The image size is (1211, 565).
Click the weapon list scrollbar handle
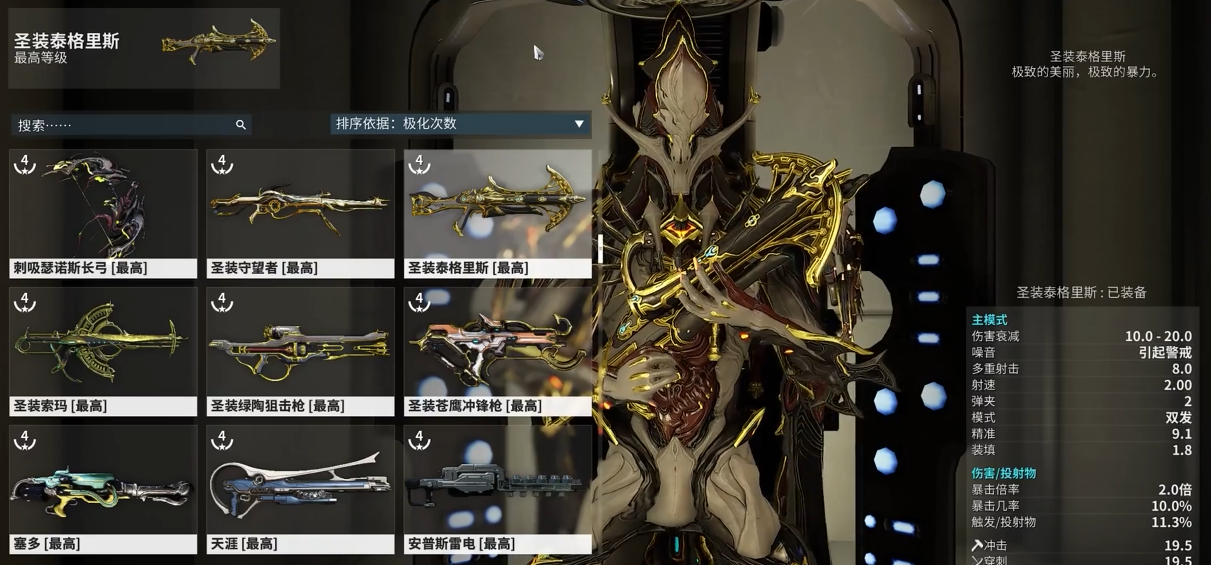point(600,249)
